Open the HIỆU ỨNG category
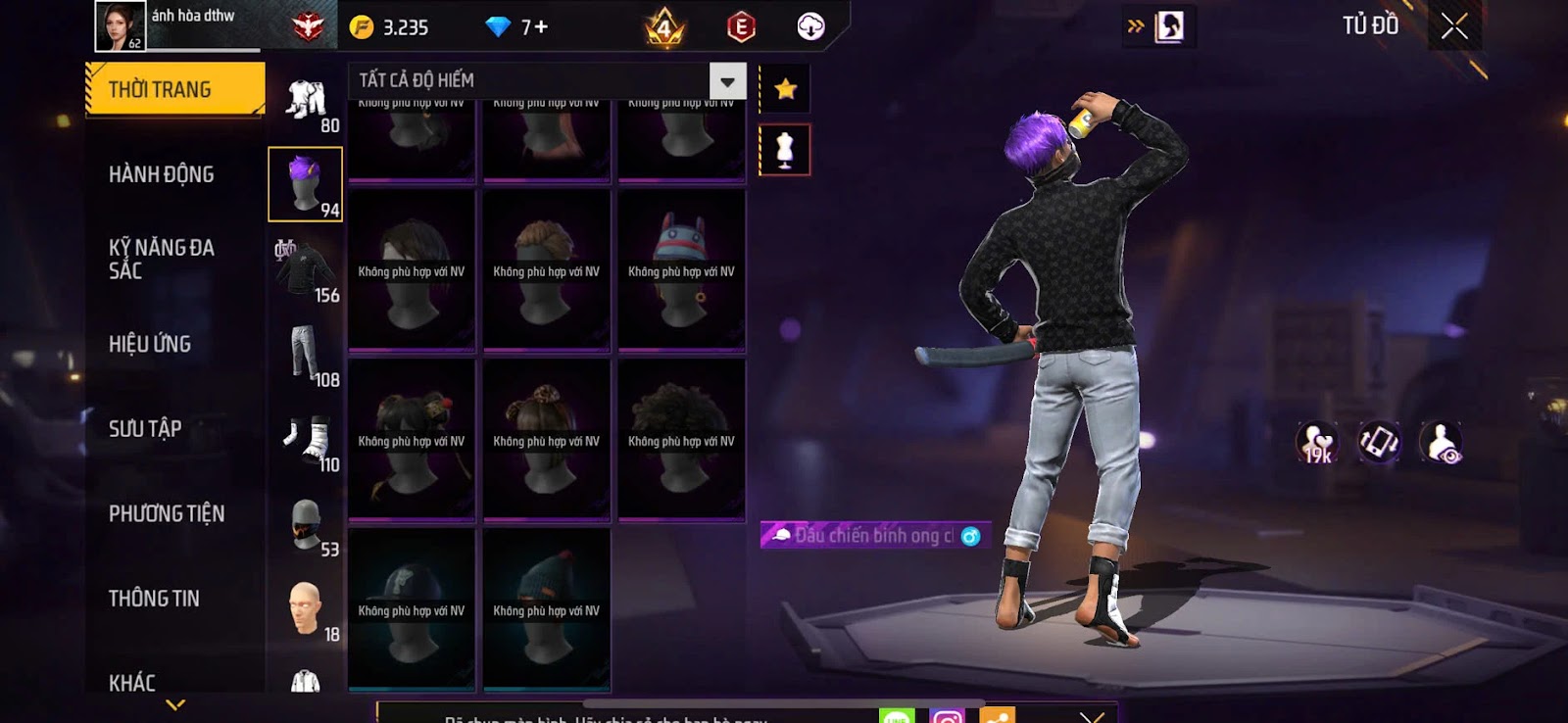The height and width of the screenshot is (723, 1568). (150, 344)
